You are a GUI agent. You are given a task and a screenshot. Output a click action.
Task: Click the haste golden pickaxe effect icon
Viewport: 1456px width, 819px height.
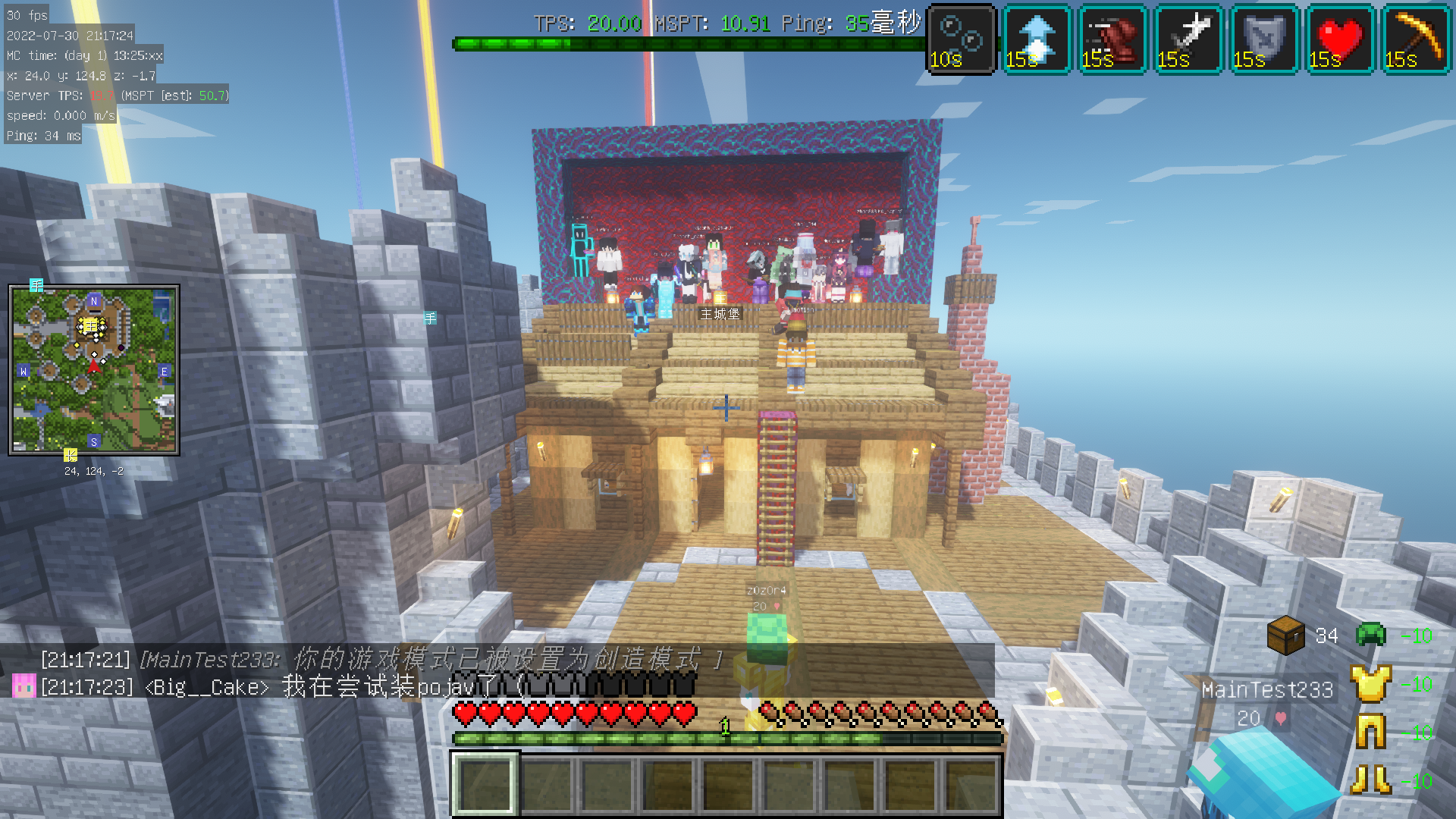click(x=1416, y=39)
